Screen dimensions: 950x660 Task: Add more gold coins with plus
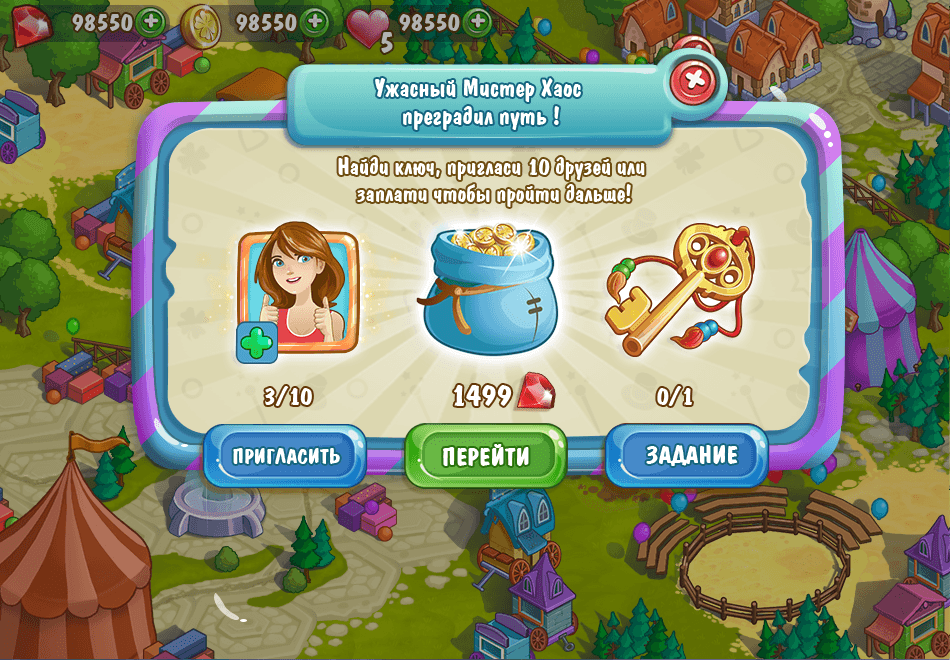pyautogui.click(x=315, y=21)
